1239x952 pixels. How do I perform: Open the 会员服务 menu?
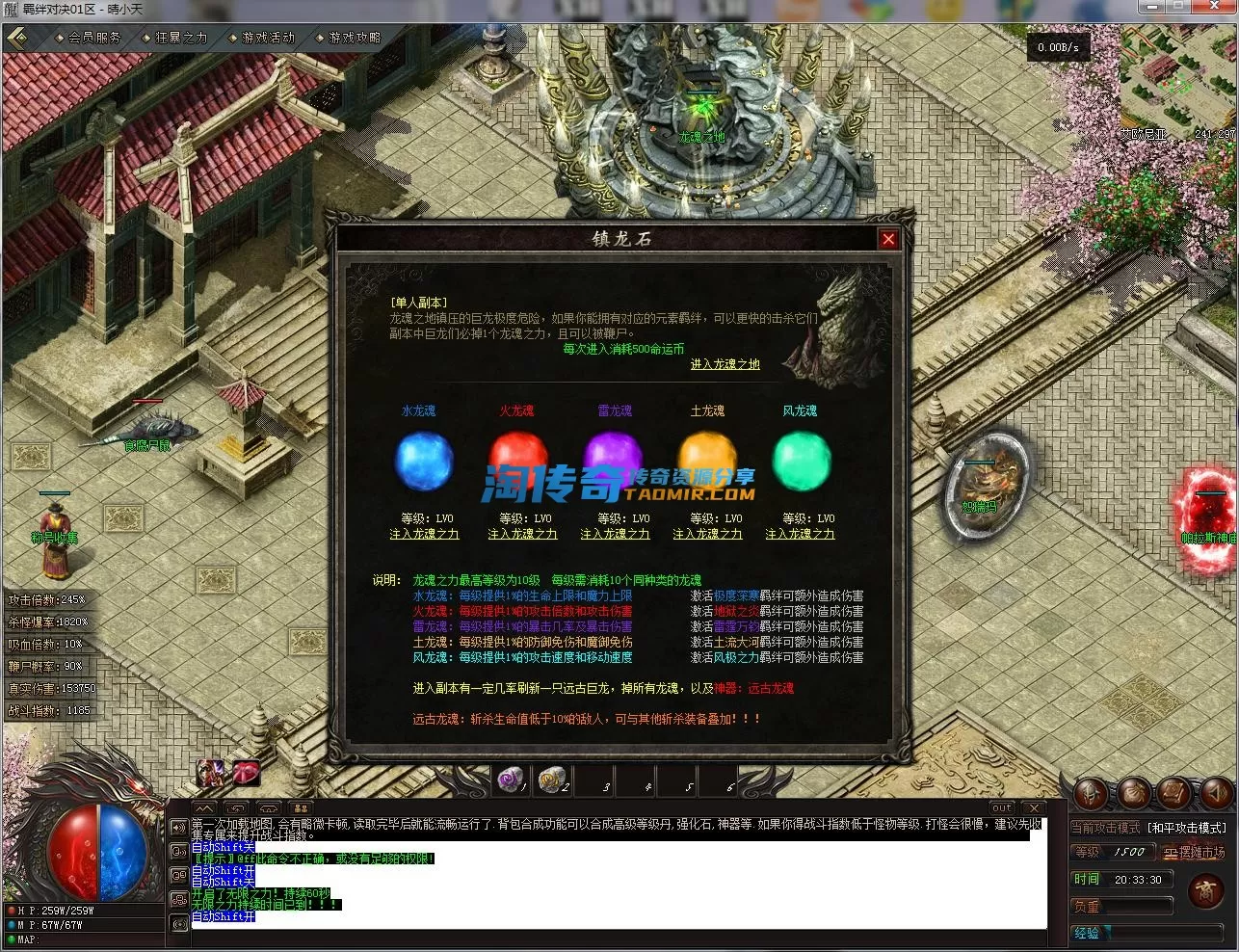point(94,38)
